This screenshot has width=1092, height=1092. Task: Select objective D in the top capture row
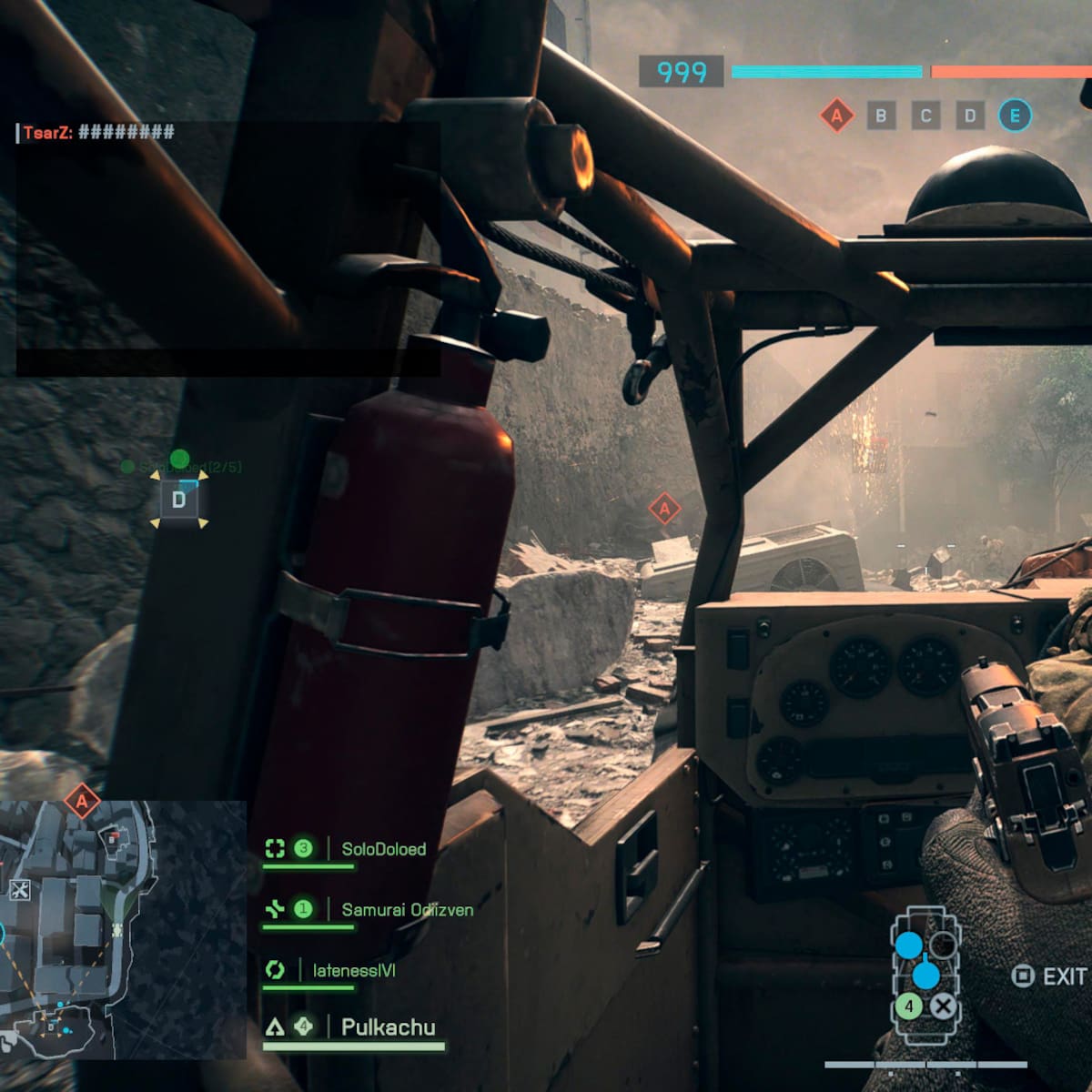[x=970, y=116]
